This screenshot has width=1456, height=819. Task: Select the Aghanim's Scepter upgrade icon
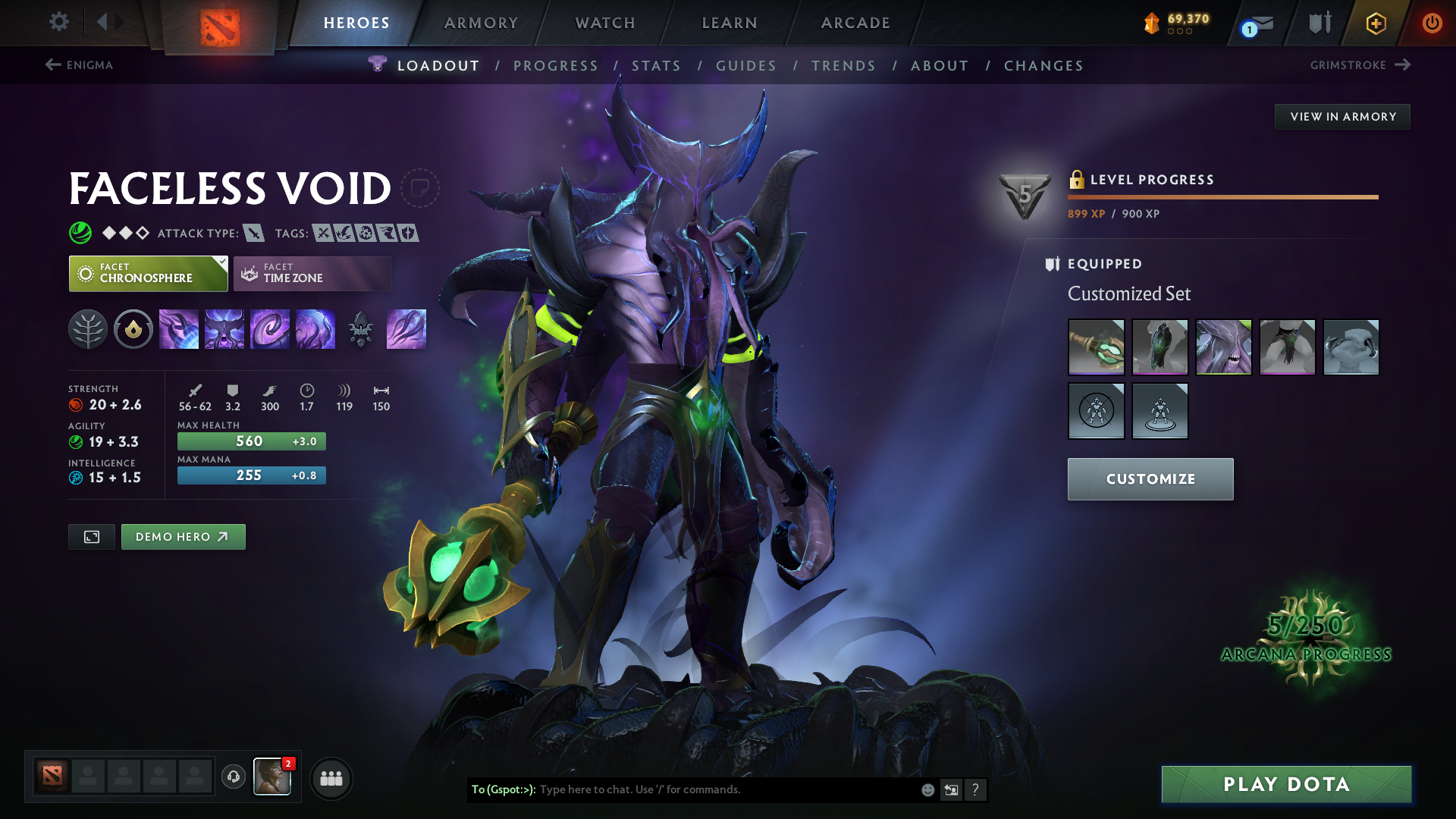coord(361,329)
